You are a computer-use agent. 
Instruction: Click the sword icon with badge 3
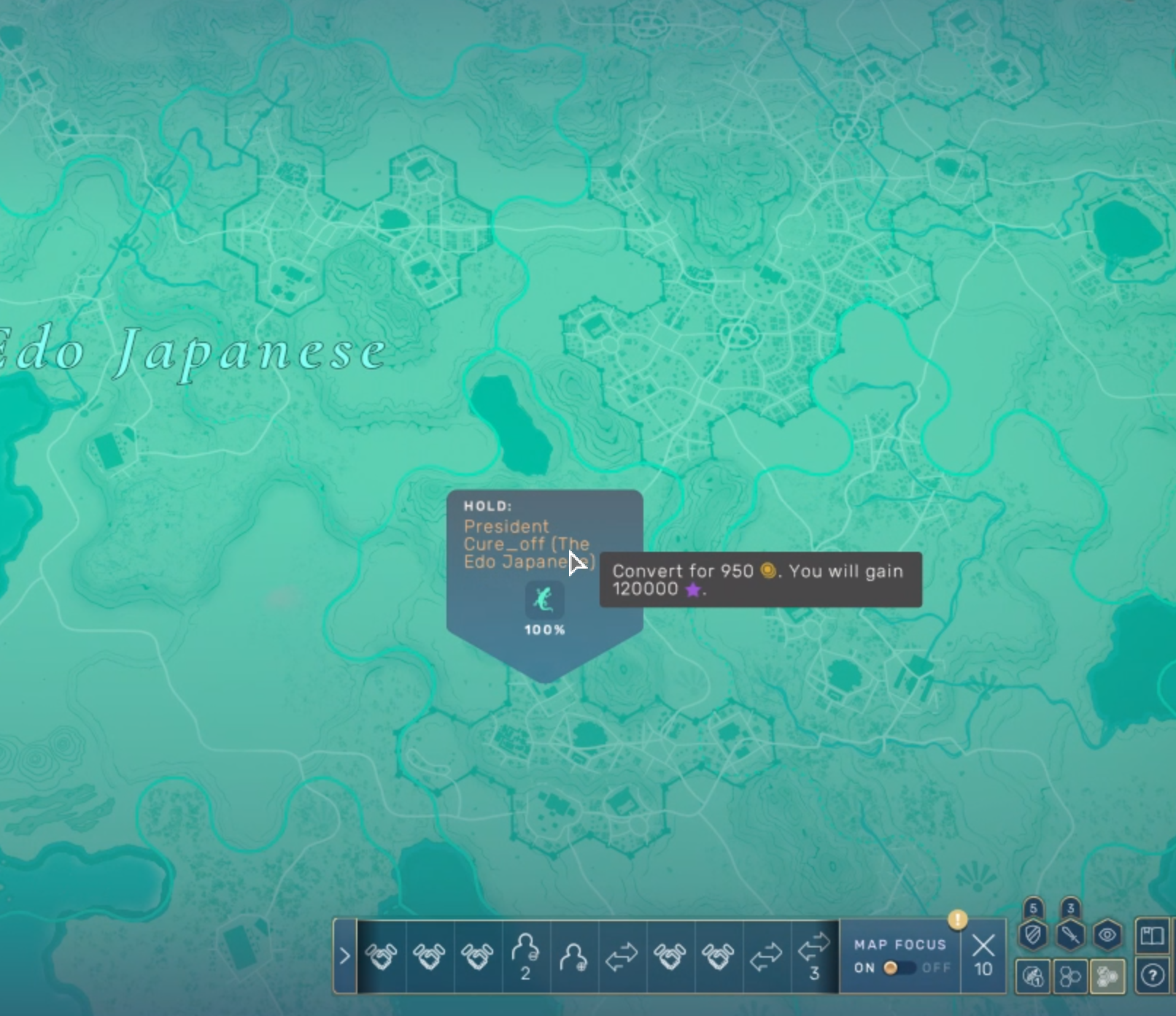[x=1070, y=935]
